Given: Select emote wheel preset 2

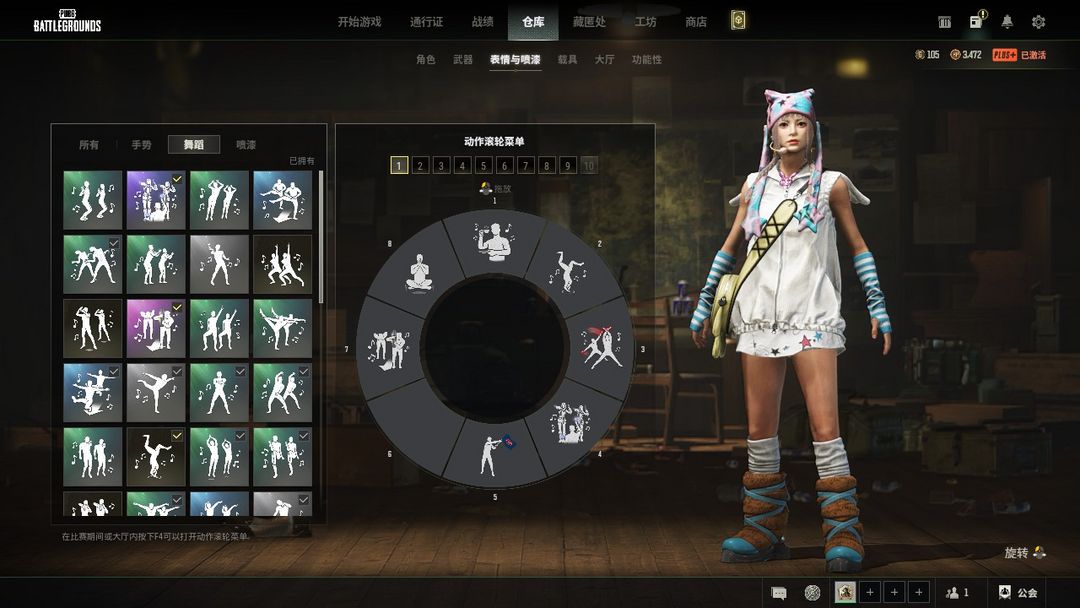Looking at the screenshot, I should coord(421,166).
